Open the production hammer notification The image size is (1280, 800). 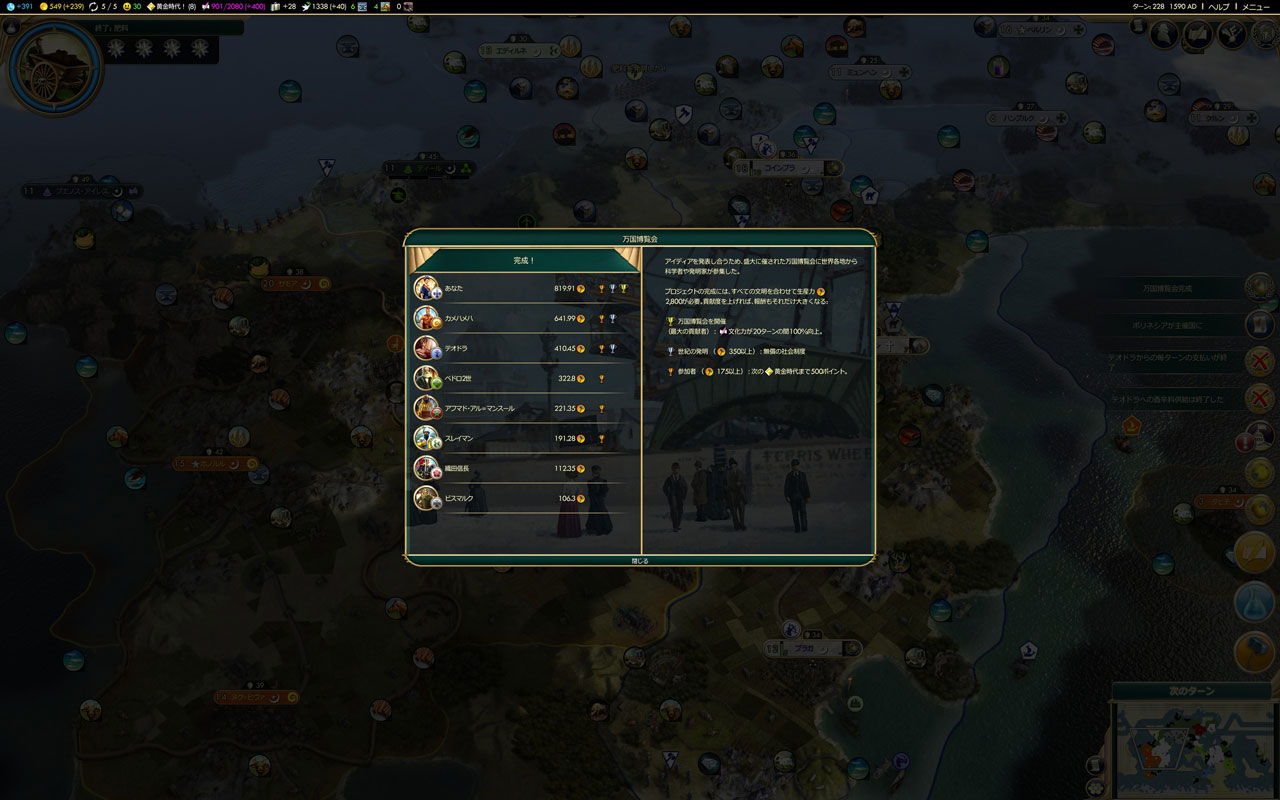tap(1254, 653)
